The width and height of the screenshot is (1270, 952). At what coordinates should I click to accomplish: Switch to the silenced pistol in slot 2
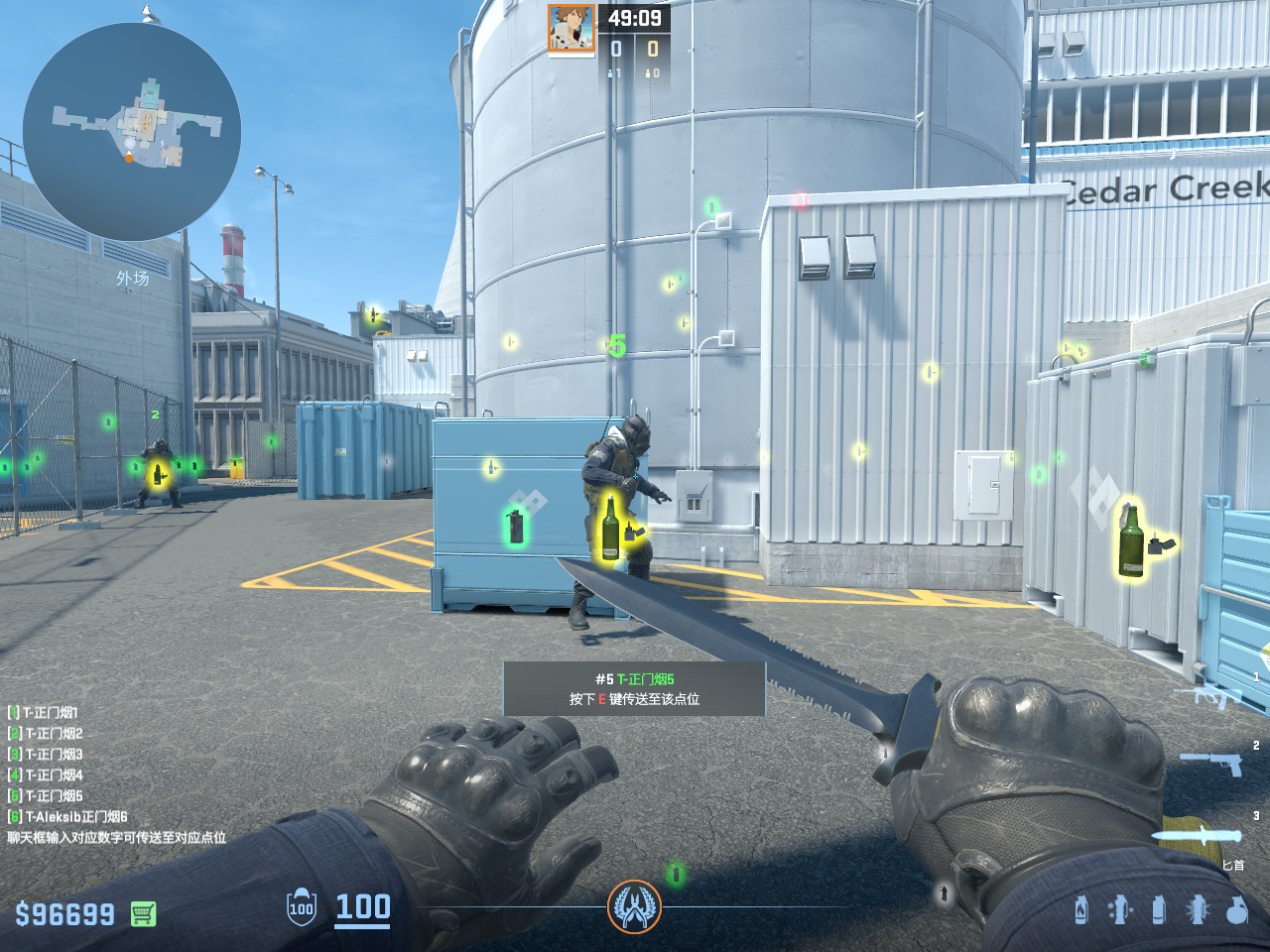click(1210, 762)
